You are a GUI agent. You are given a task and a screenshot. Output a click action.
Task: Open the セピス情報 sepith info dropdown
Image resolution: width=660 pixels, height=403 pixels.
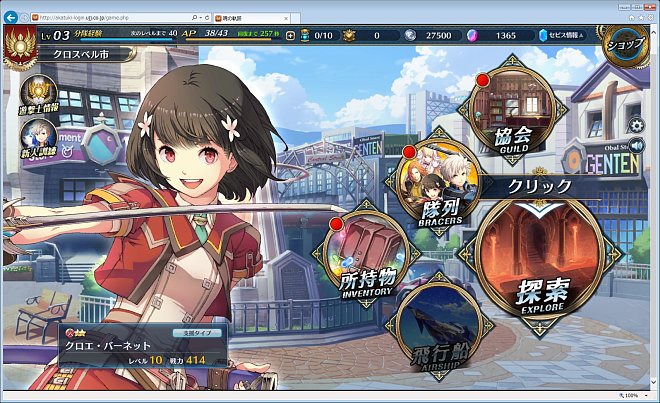pyautogui.click(x=568, y=35)
